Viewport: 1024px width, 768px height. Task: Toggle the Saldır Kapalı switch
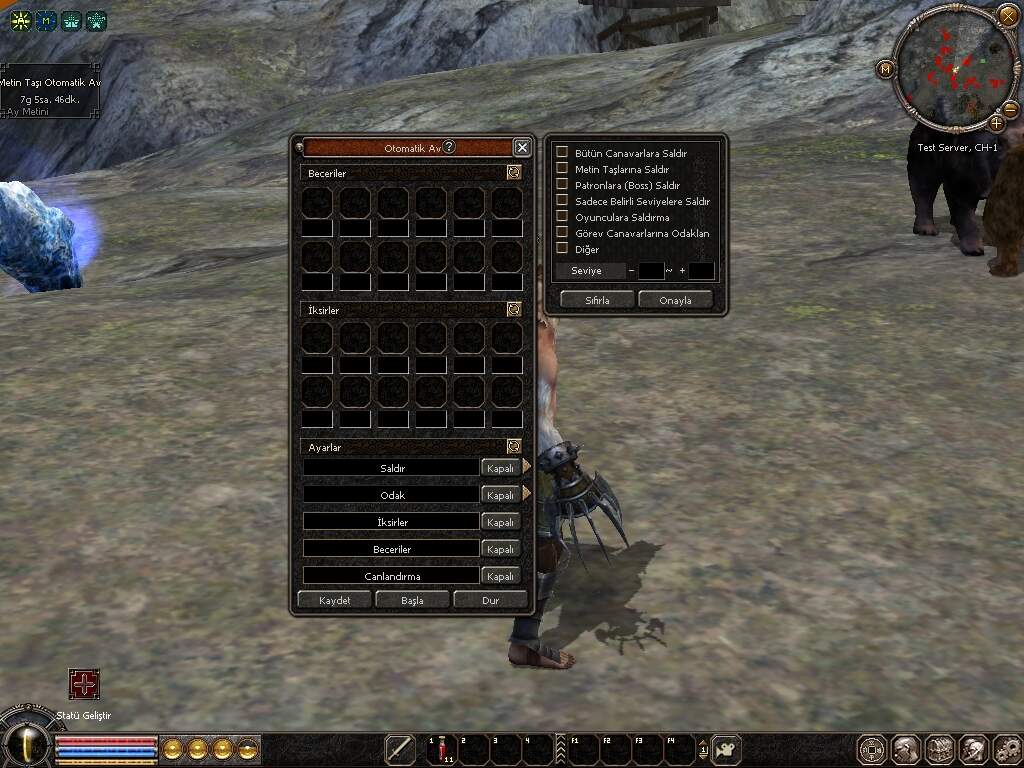pyautogui.click(x=499, y=468)
